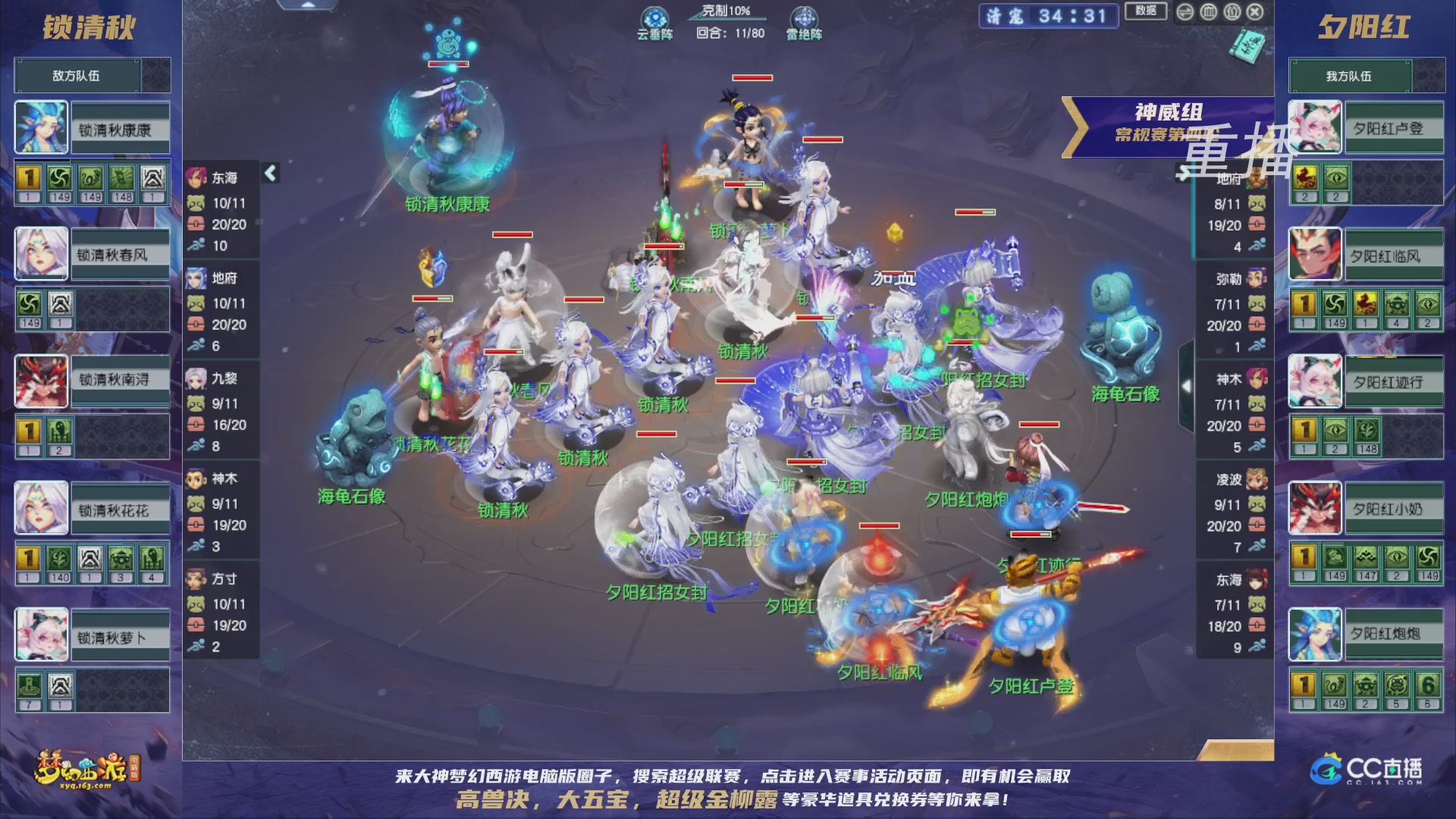
Task: Select the 雷绝阵 formation icon
Action: 806,17
